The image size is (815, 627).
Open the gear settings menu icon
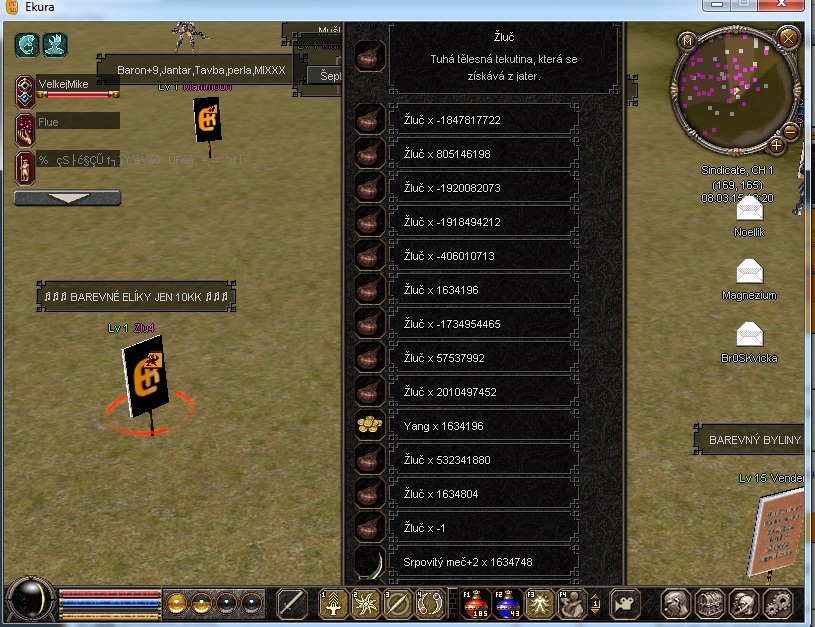pos(777,603)
